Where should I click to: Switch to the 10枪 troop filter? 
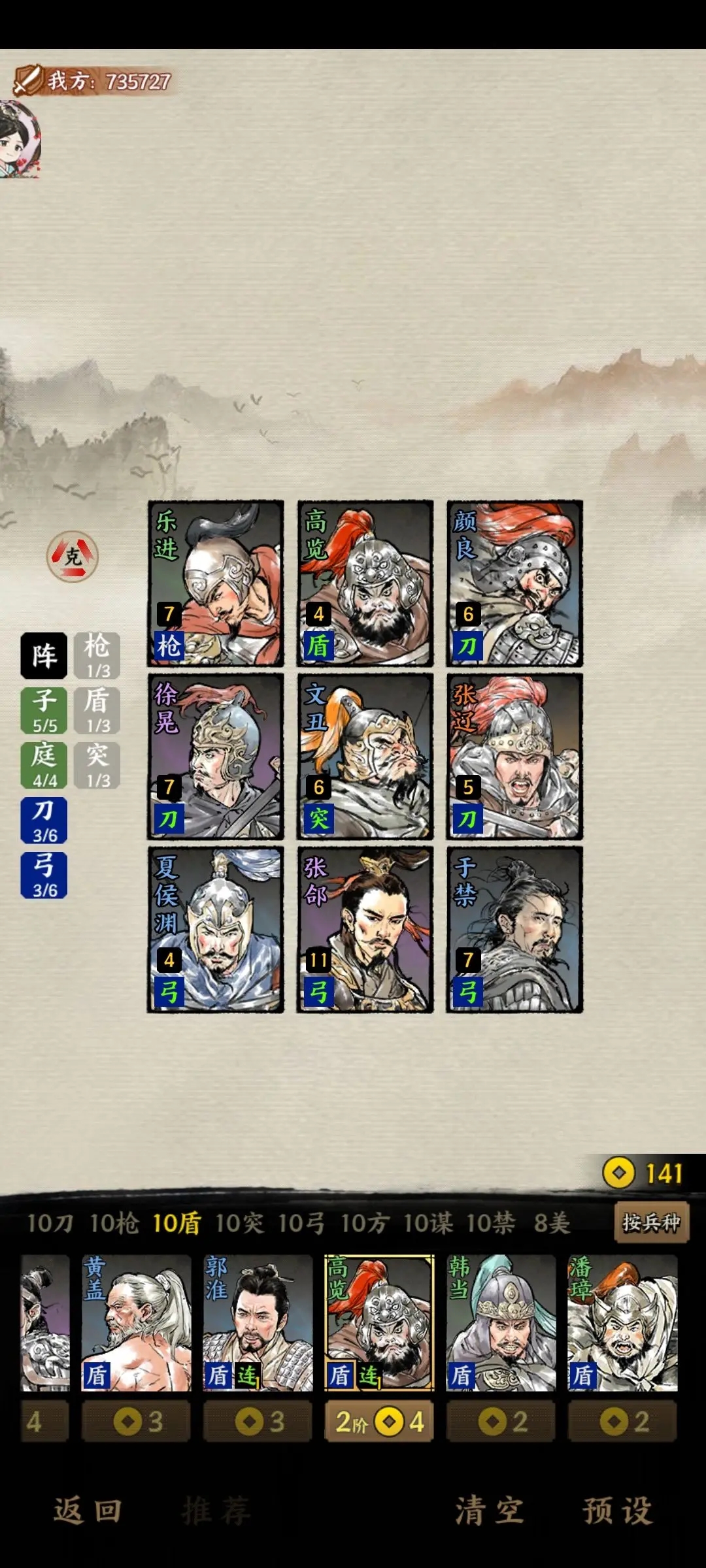pos(114,1223)
